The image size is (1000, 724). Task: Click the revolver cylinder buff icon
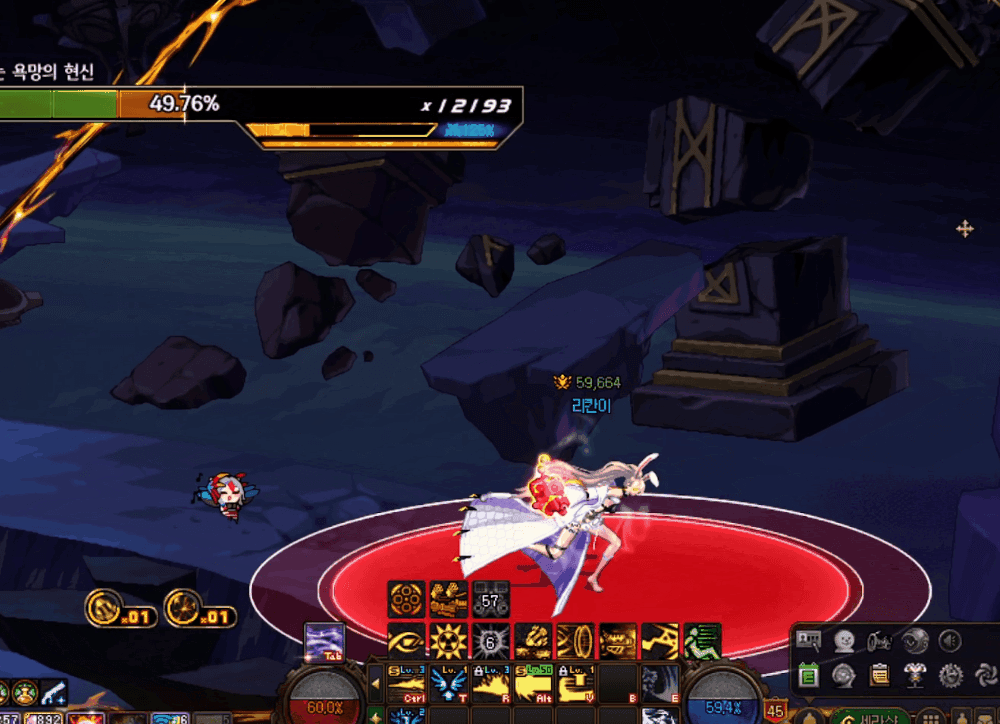coord(406,599)
